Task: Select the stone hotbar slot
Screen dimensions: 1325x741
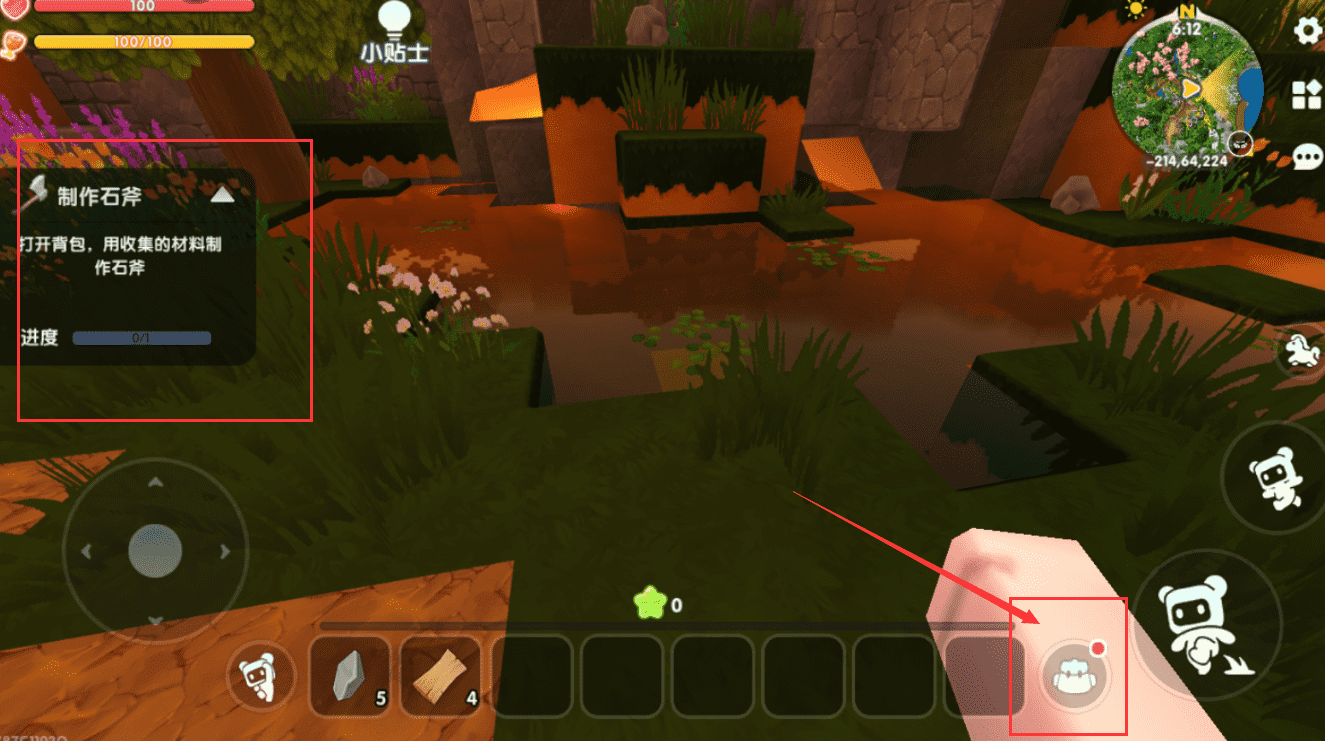Action: (x=349, y=677)
